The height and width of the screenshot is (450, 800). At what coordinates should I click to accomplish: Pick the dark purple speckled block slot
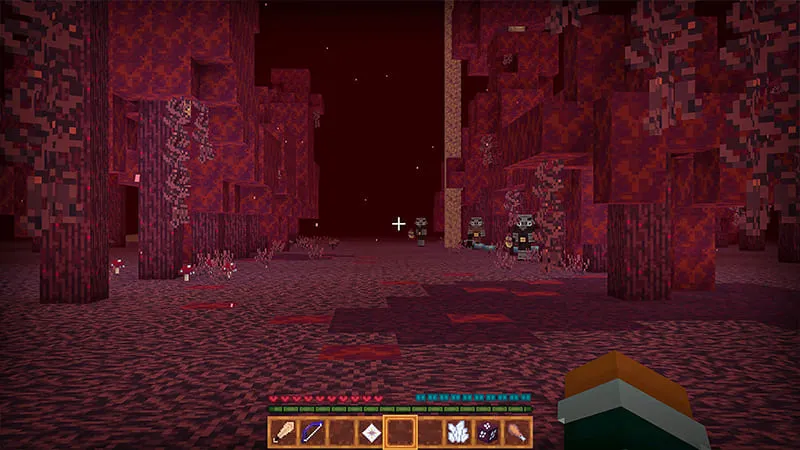(x=487, y=433)
